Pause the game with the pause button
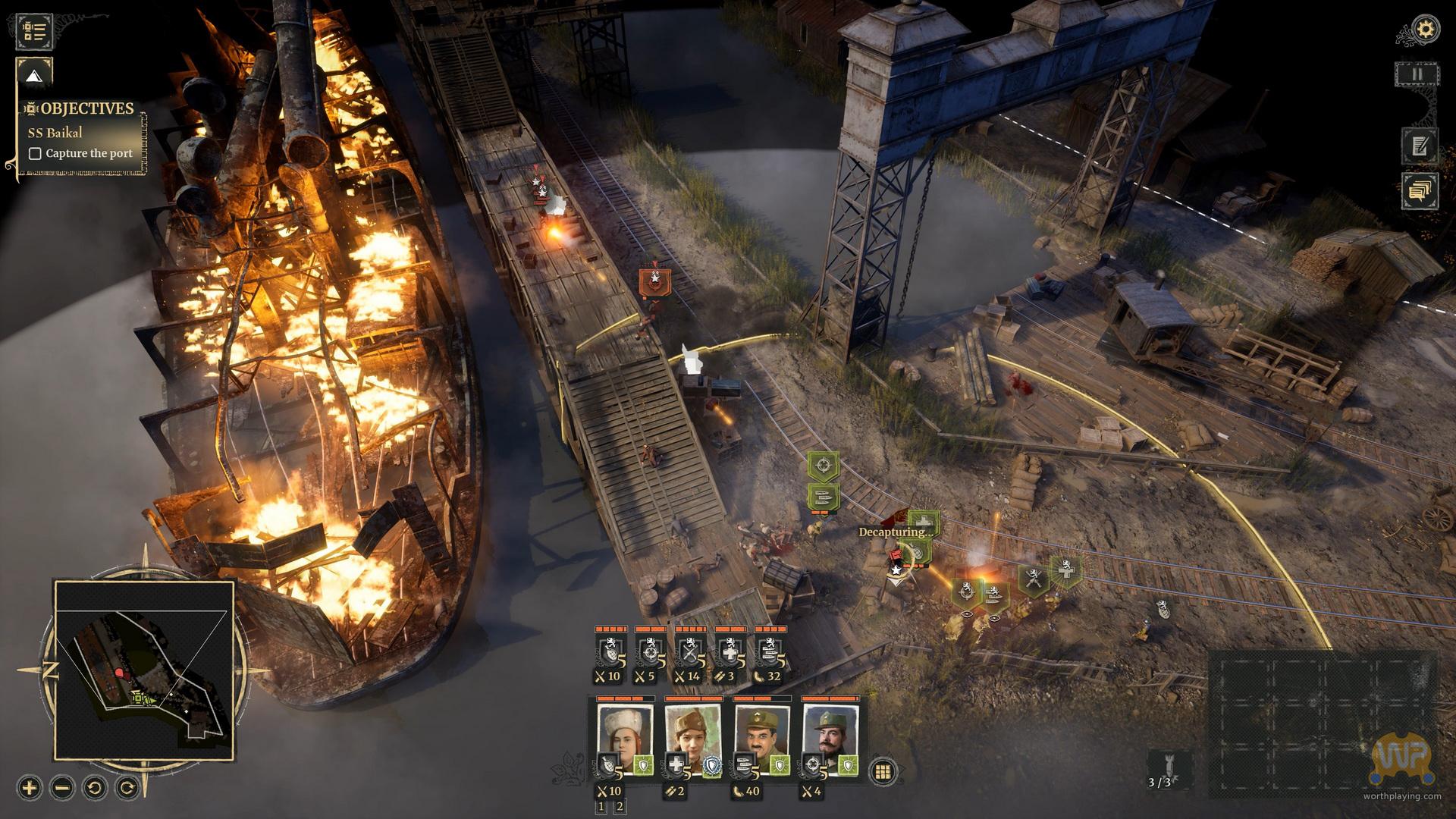The height and width of the screenshot is (819, 1456). [x=1417, y=74]
